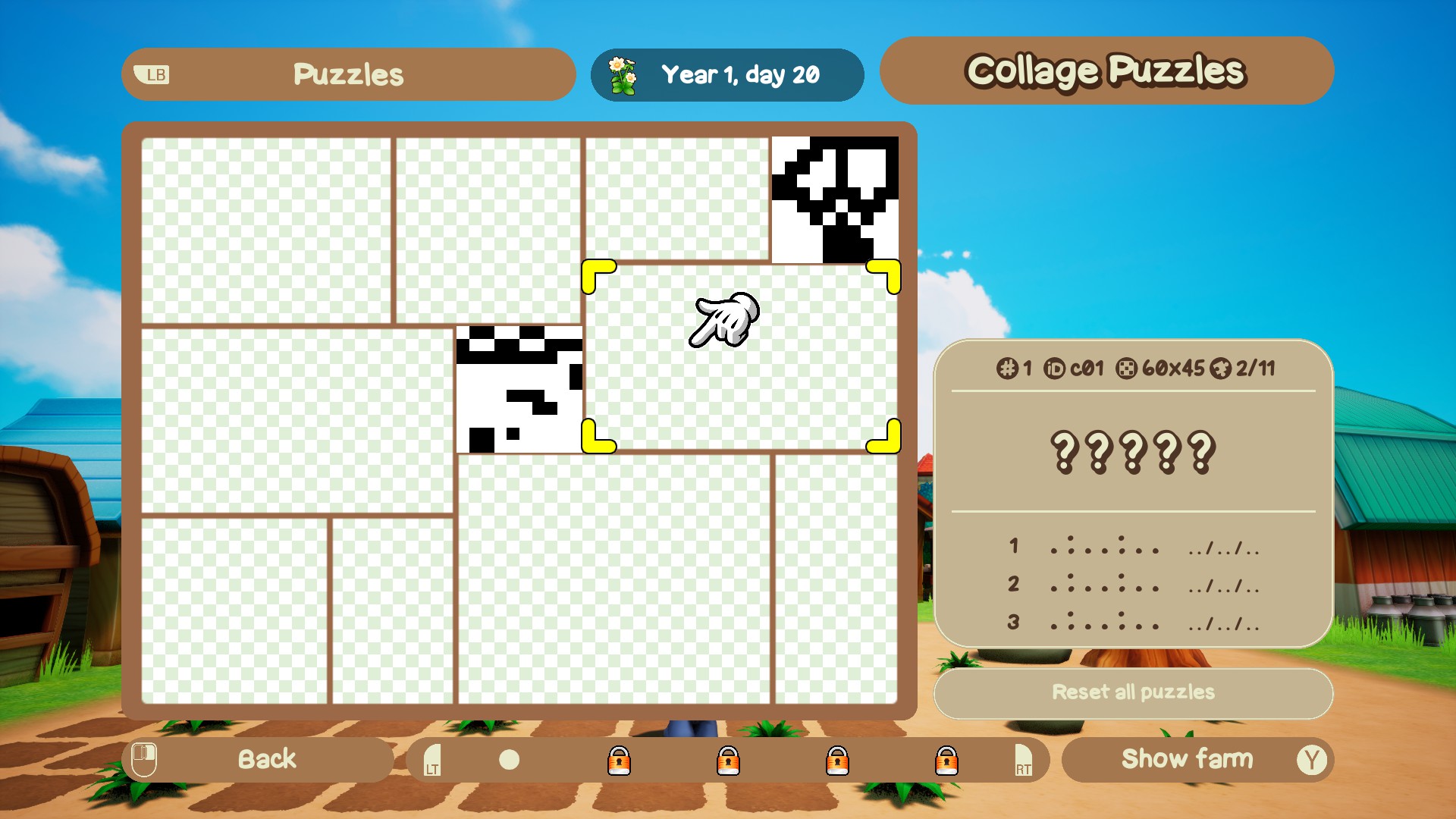
Task: Switch to the Collage Puzzles header
Action: tap(1106, 71)
